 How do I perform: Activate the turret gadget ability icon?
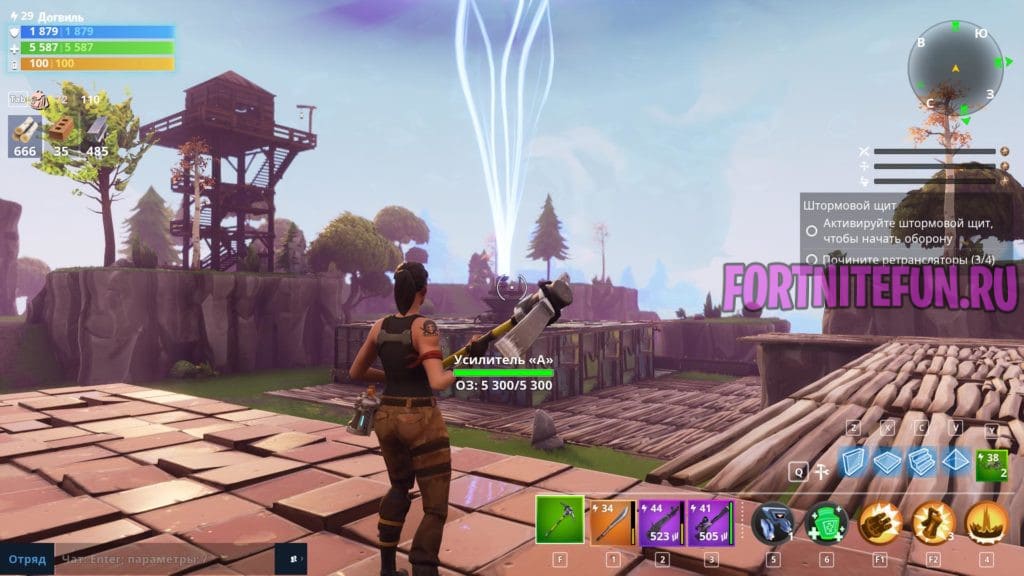pos(772,522)
